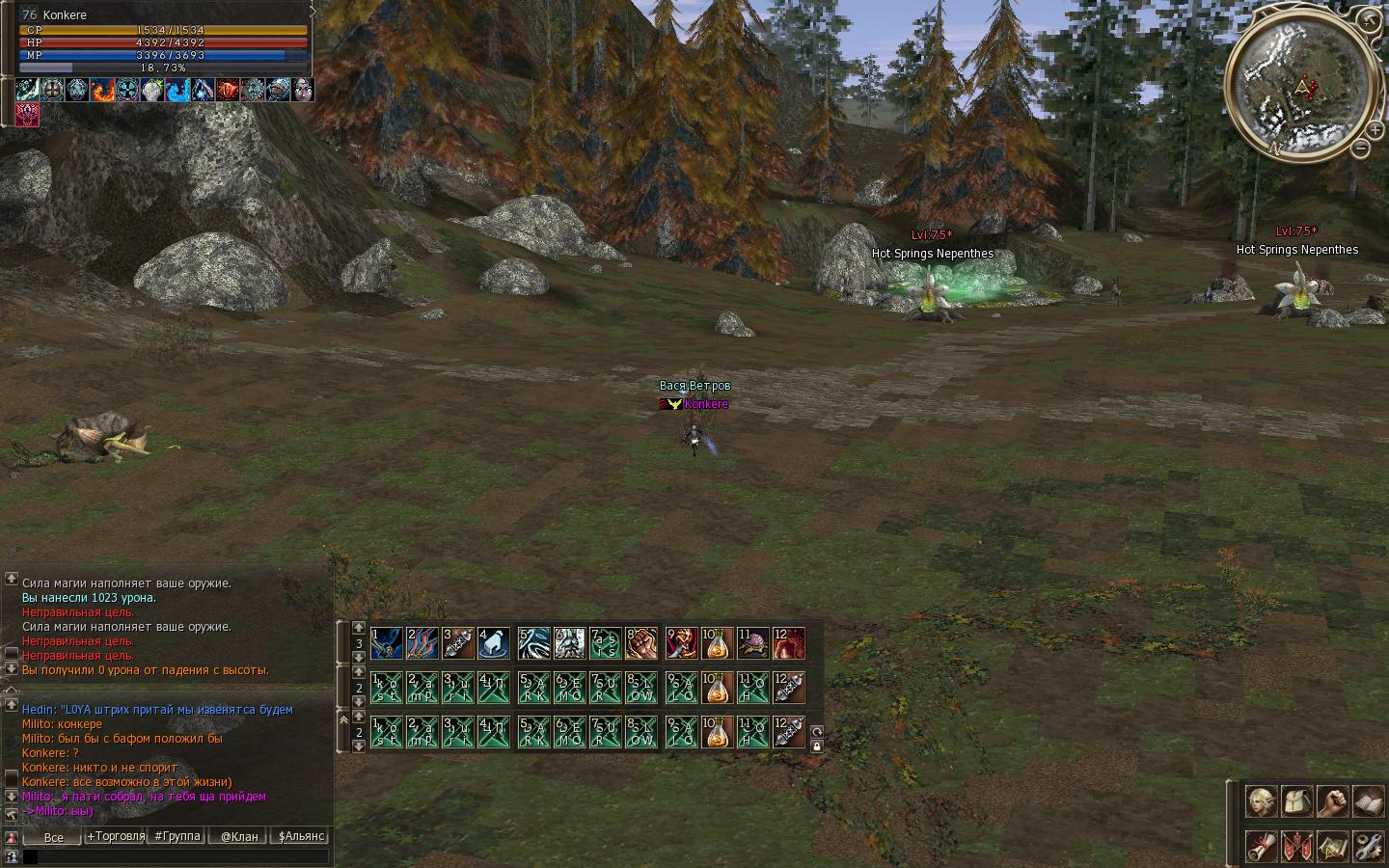Zoom out the minimap with minus button

tap(1360, 149)
